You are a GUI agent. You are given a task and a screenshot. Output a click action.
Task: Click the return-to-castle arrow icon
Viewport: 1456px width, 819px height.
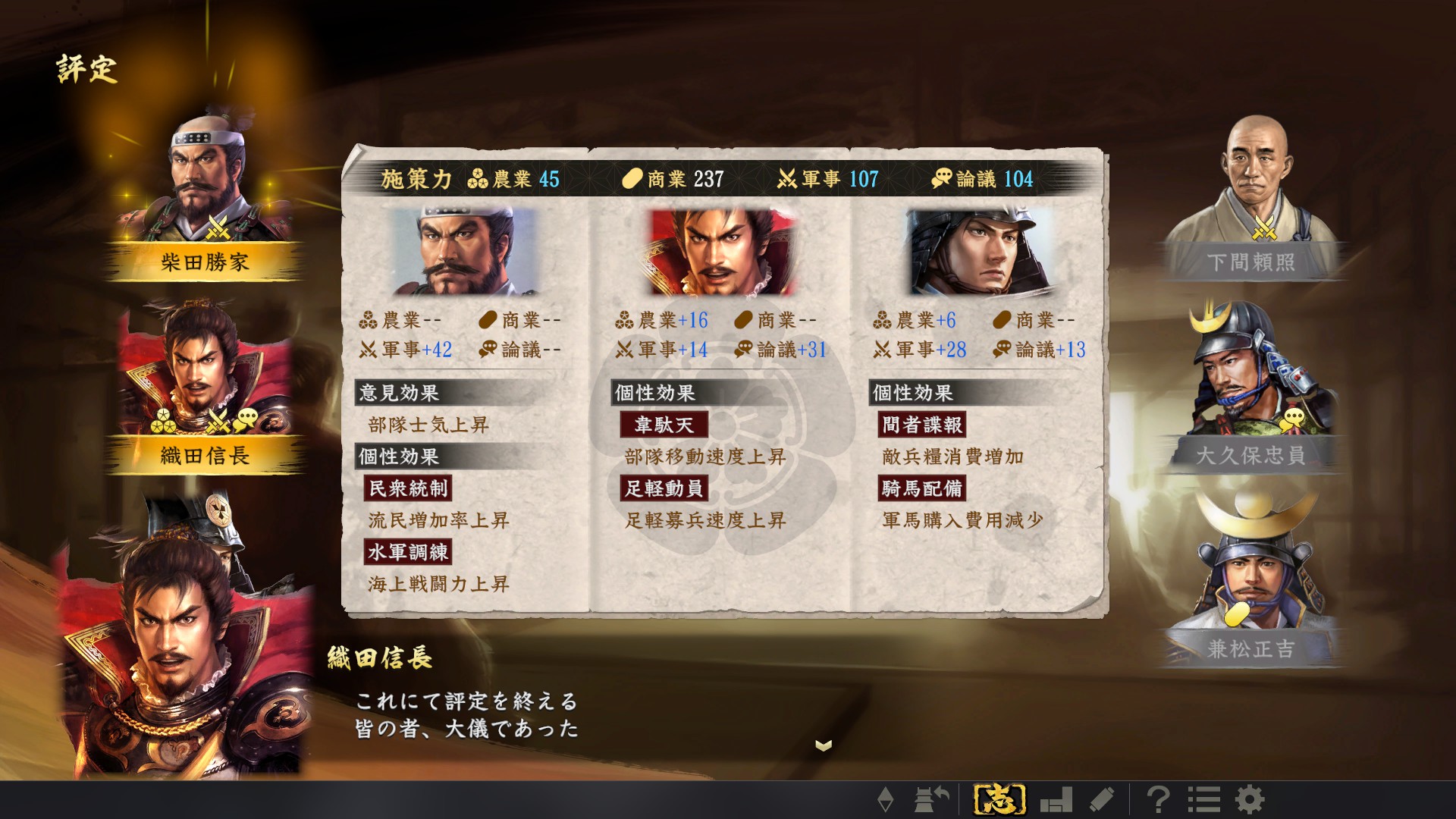(x=930, y=800)
